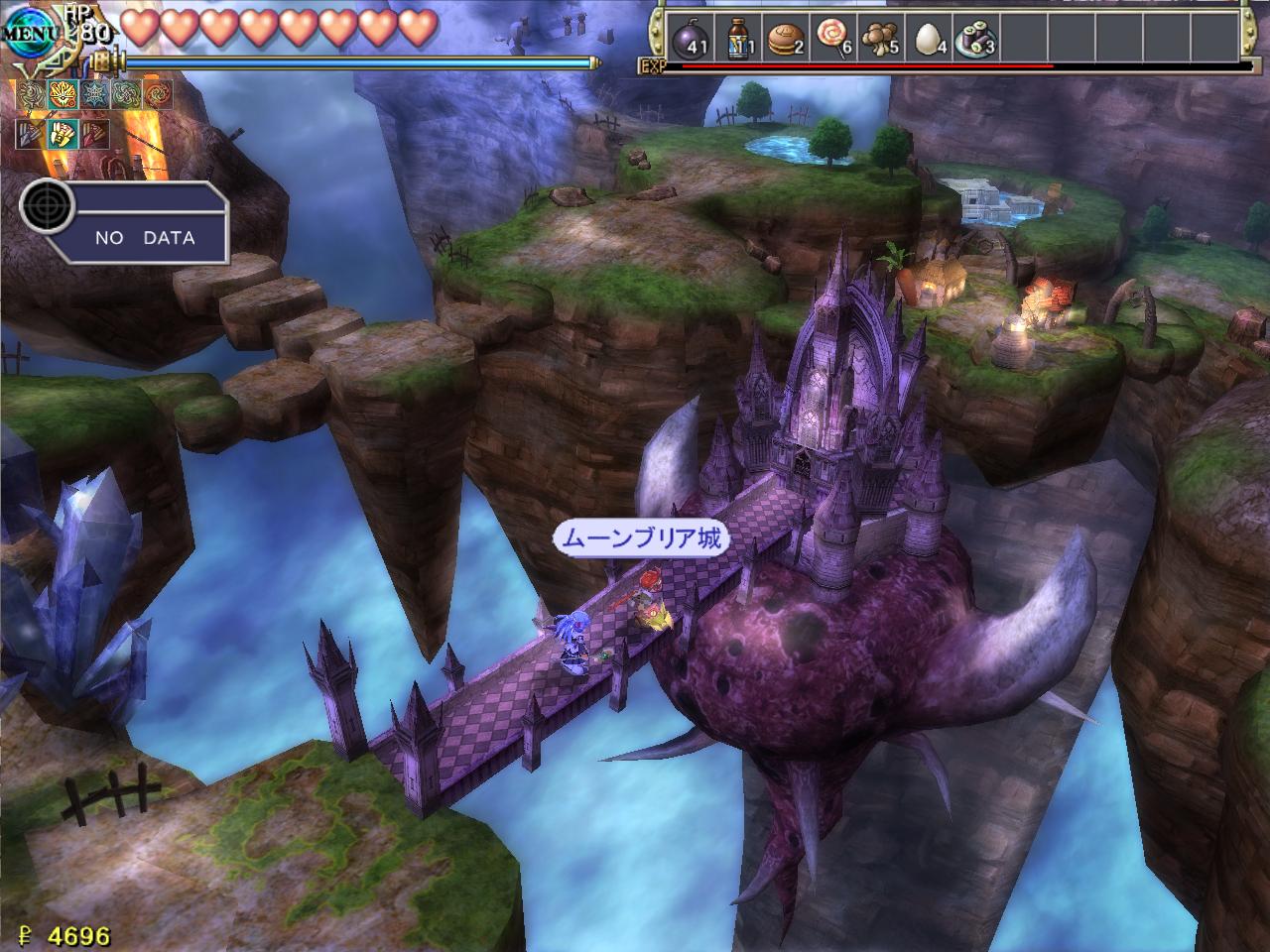Activate the highlighted orange sunburst magic rune
1270x952 pixels.
[x=63, y=95]
